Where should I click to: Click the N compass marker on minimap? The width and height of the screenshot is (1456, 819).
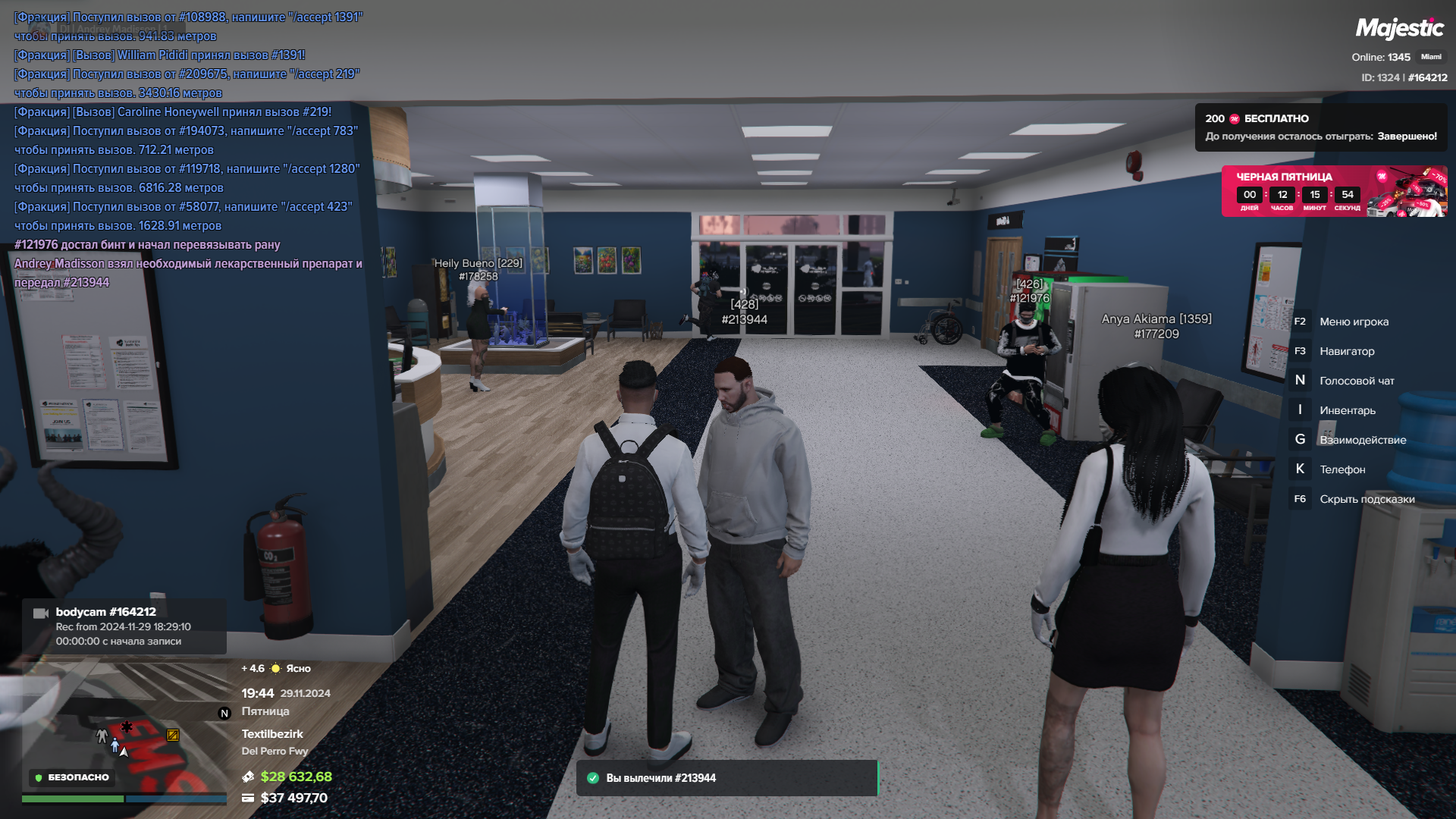tap(224, 713)
